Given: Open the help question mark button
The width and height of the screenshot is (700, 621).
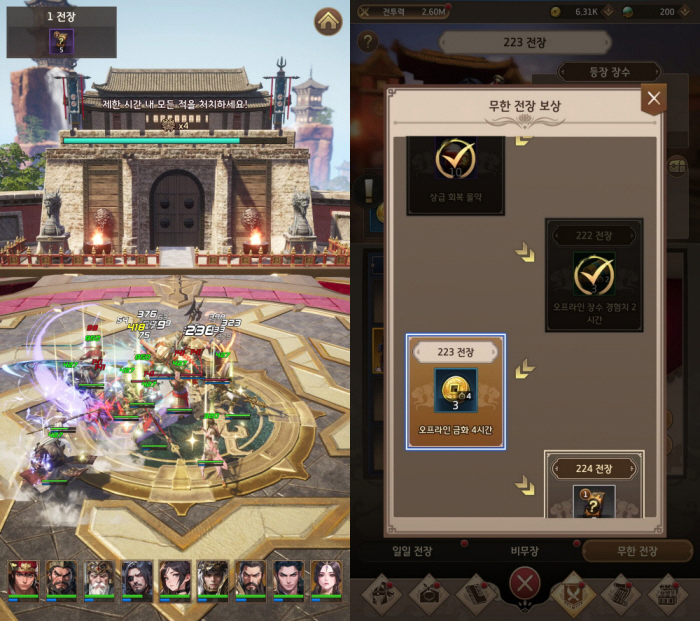Looking at the screenshot, I should coord(368,42).
